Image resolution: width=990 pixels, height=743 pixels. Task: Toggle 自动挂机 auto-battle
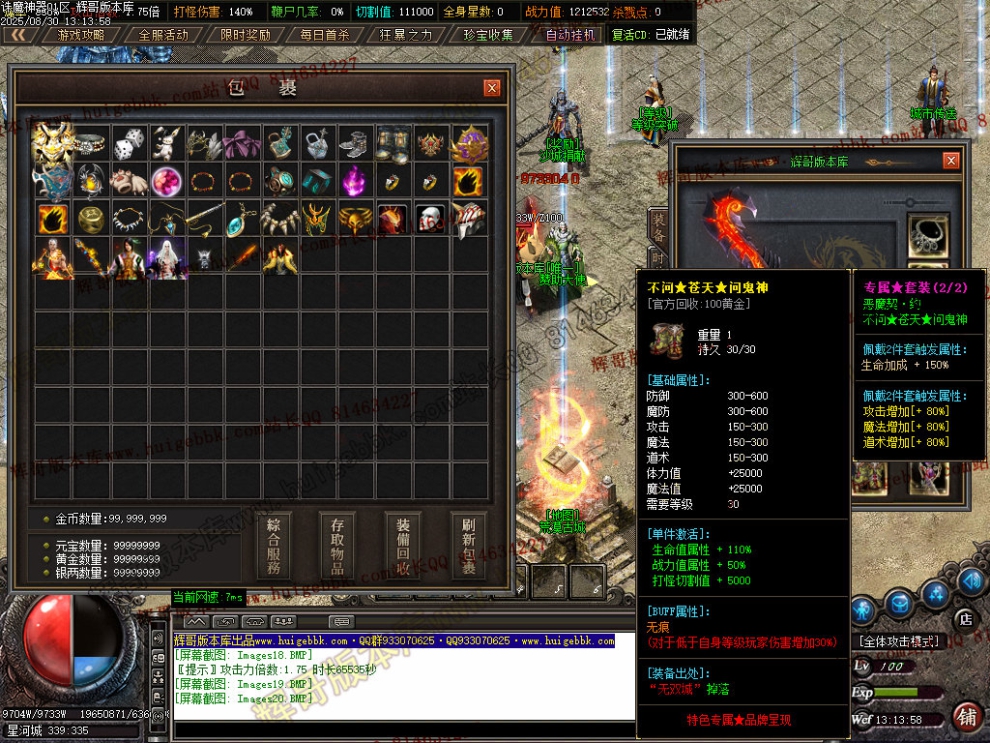click(x=569, y=35)
